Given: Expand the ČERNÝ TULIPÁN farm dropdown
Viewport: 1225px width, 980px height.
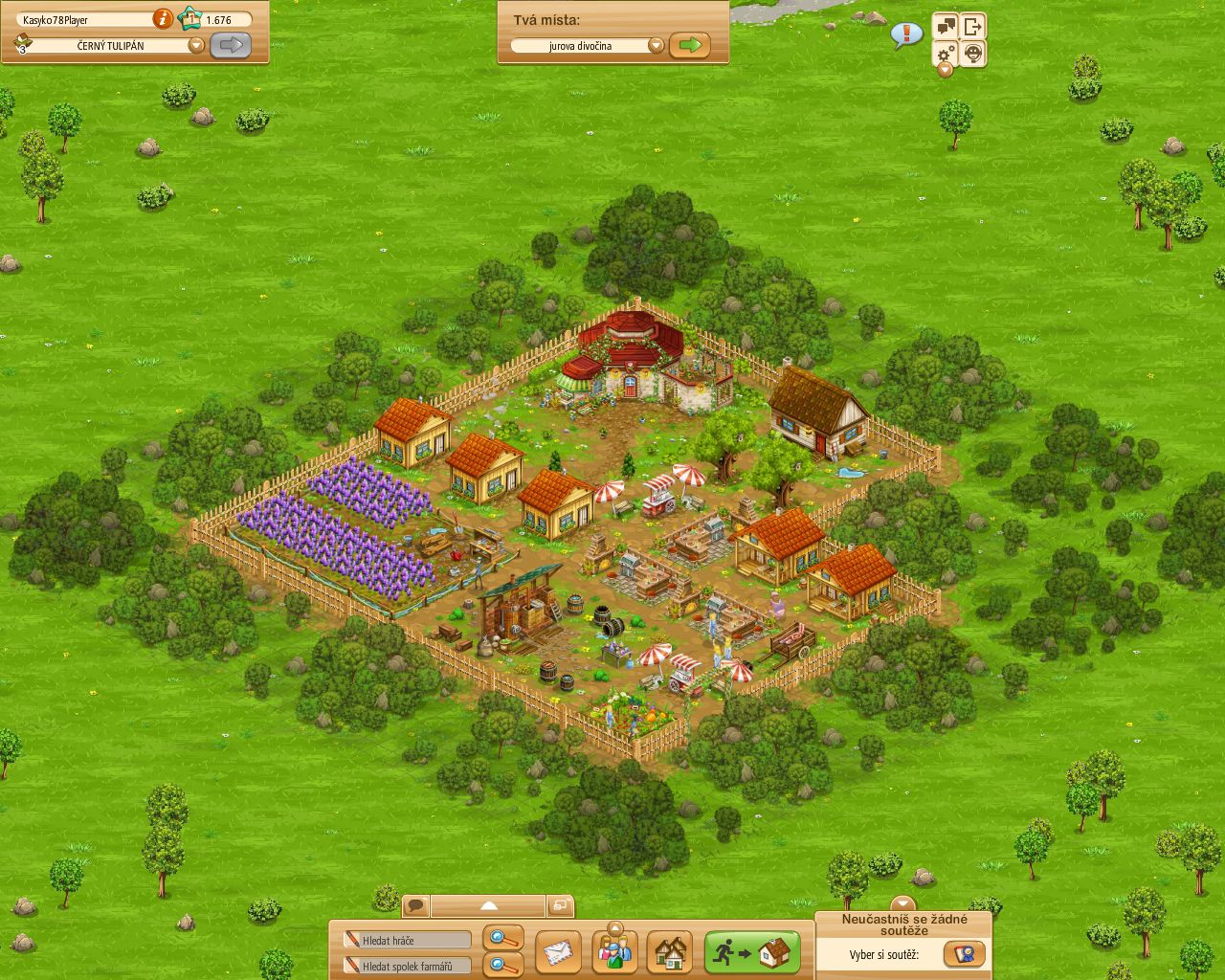Looking at the screenshot, I should pyautogui.click(x=196, y=45).
